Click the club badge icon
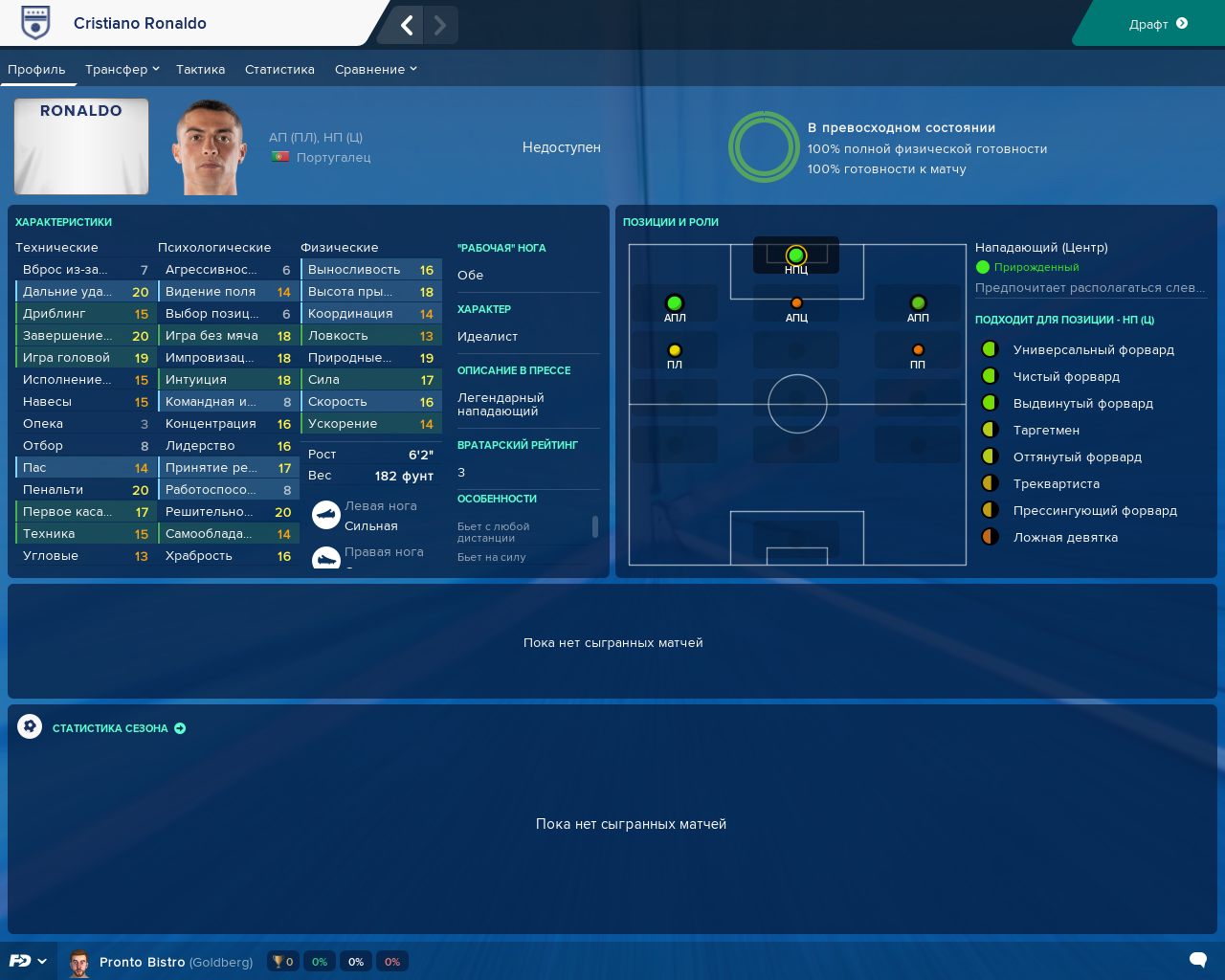Screen dimensions: 1225x980 click(x=35, y=24)
